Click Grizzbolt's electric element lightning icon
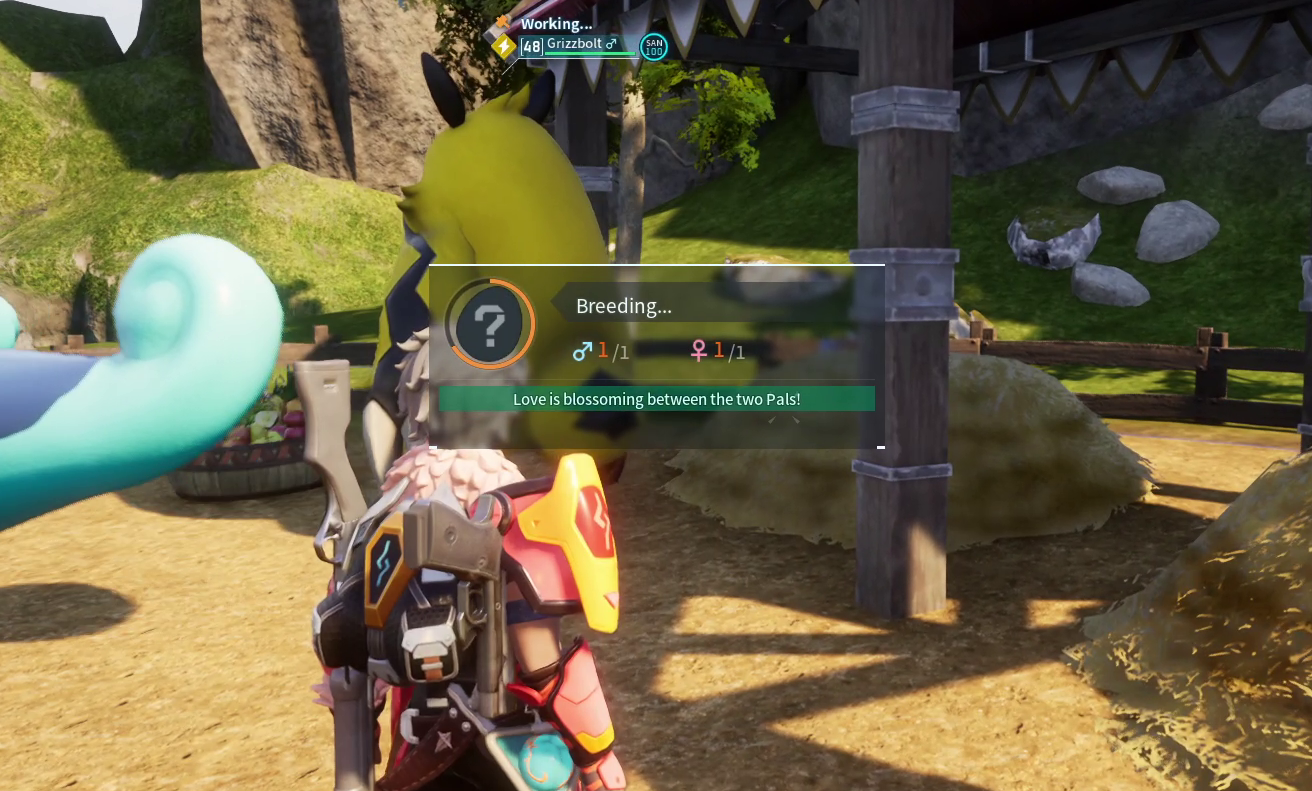This screenshot has width=1312, height=791. (x=504, y=46)
